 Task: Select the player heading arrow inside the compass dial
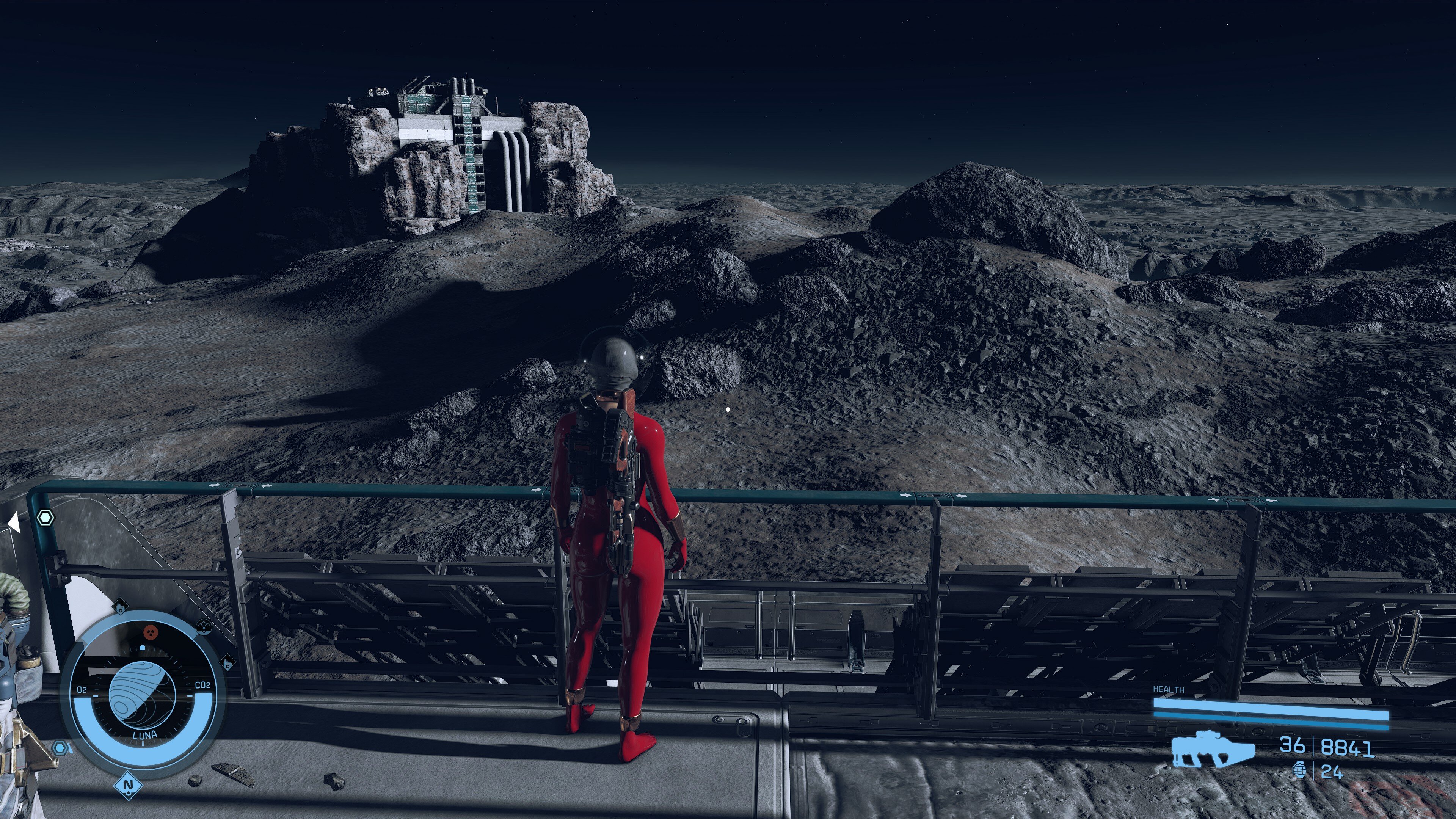(x=143, y=648)
